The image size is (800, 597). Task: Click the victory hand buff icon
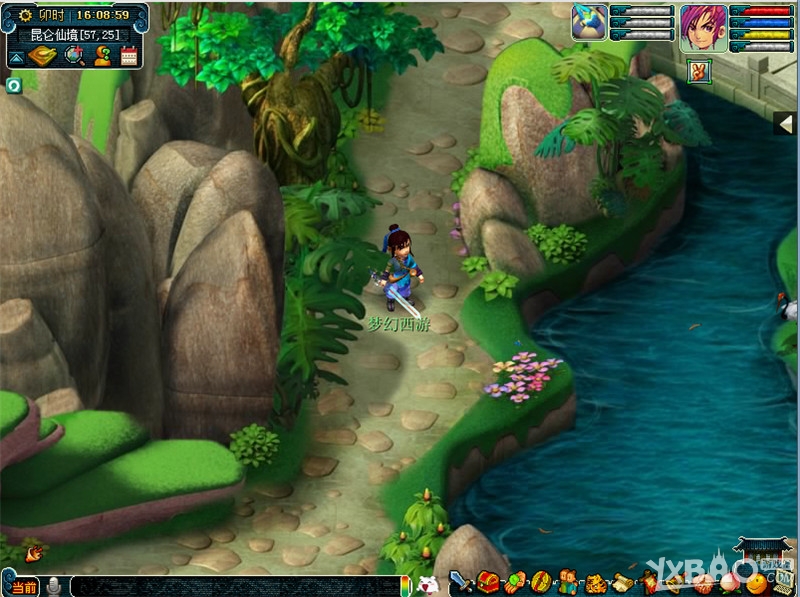click(700, 72)
